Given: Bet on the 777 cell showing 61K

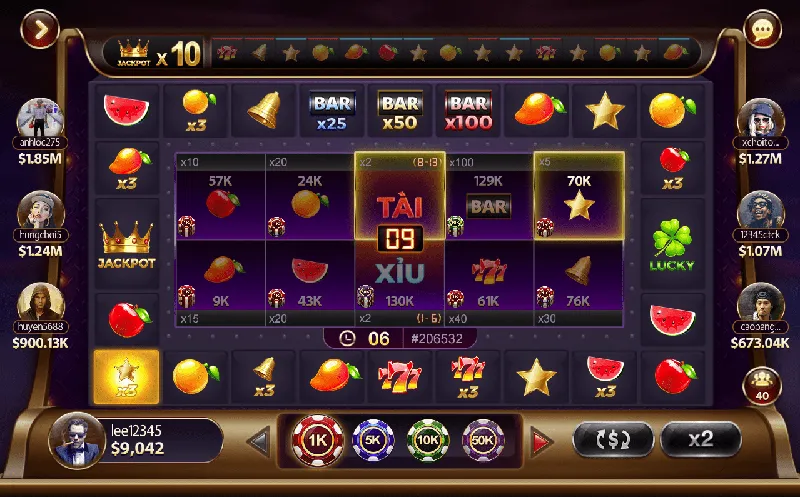Looking at the screenshot, I should 488,278.
